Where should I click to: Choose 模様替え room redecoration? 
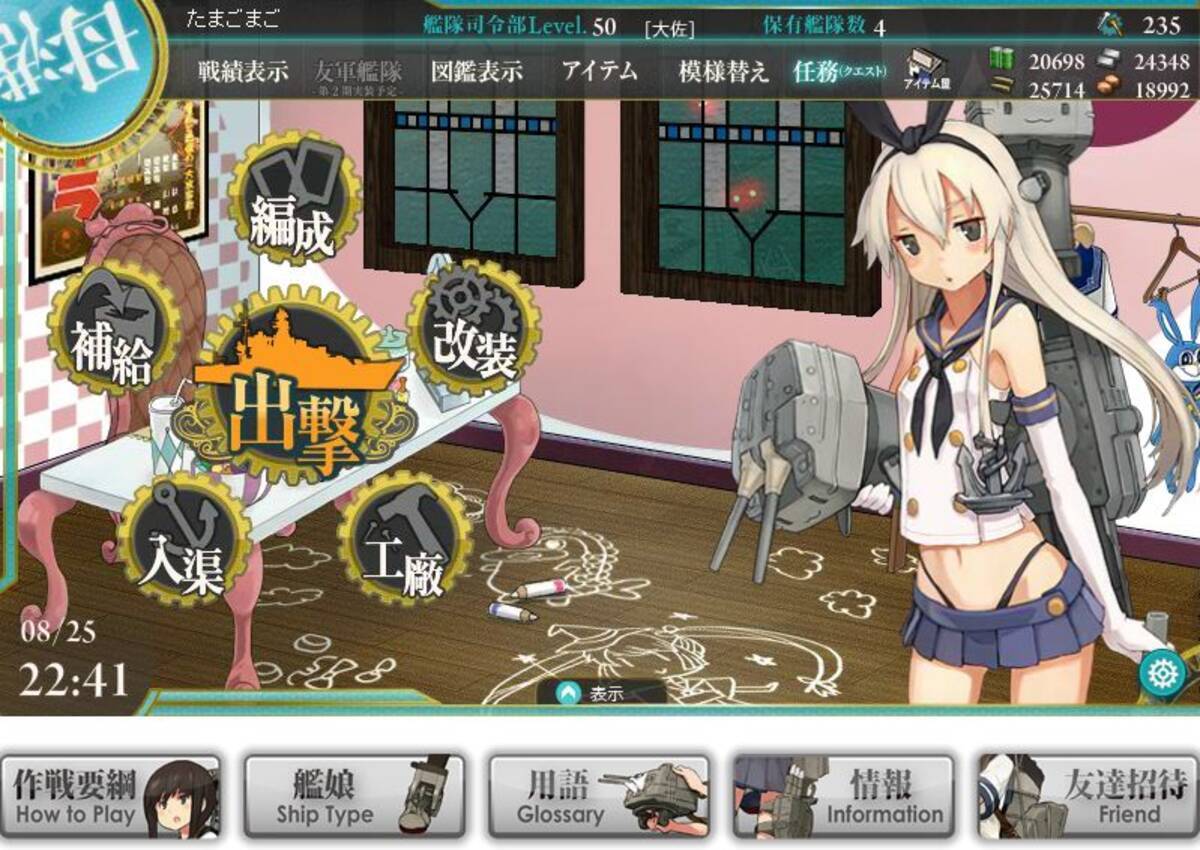pyautogui.click(x=723, y=71)
